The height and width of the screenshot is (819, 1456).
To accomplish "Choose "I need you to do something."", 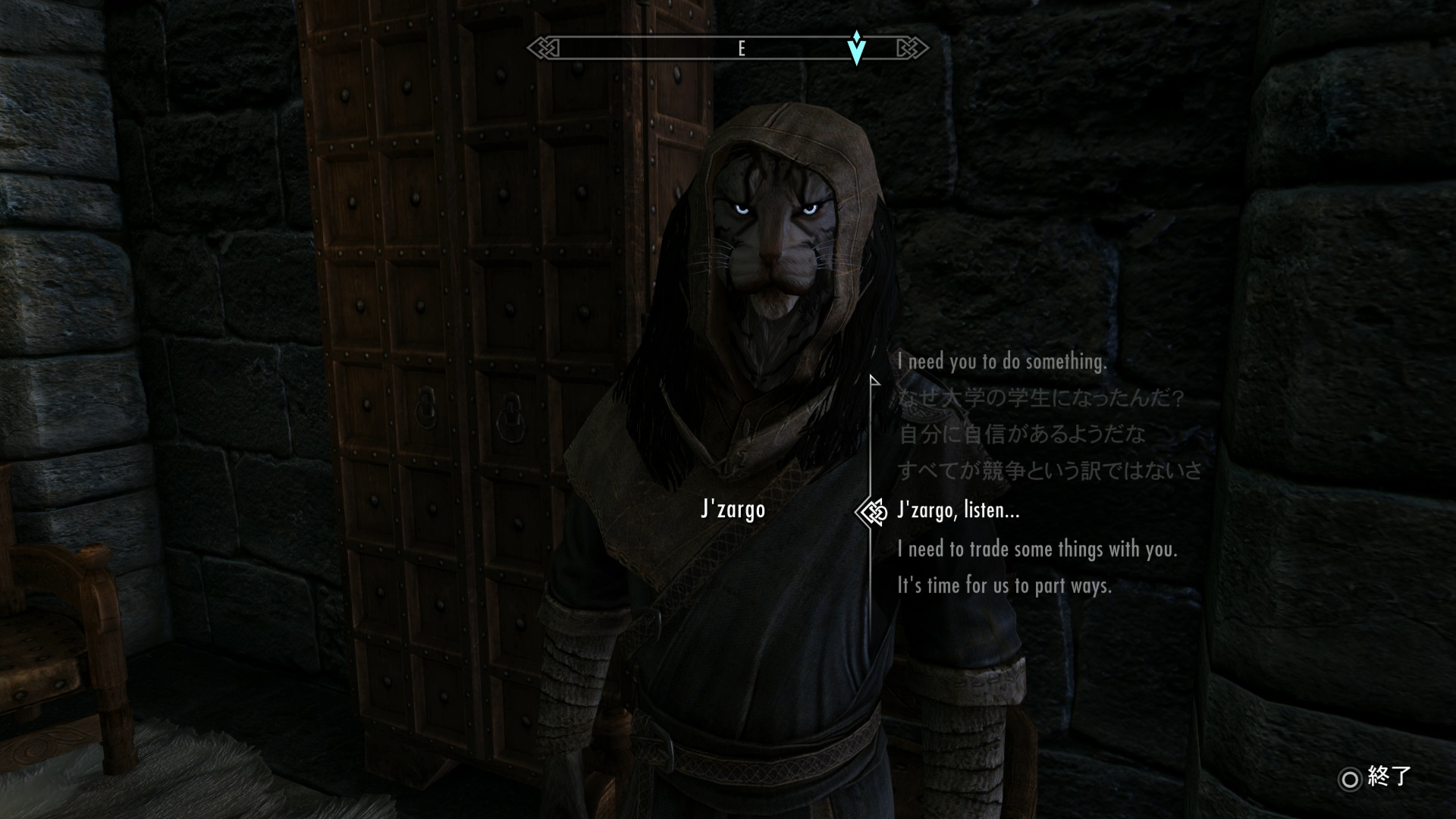I will [x=1002, y=362].
